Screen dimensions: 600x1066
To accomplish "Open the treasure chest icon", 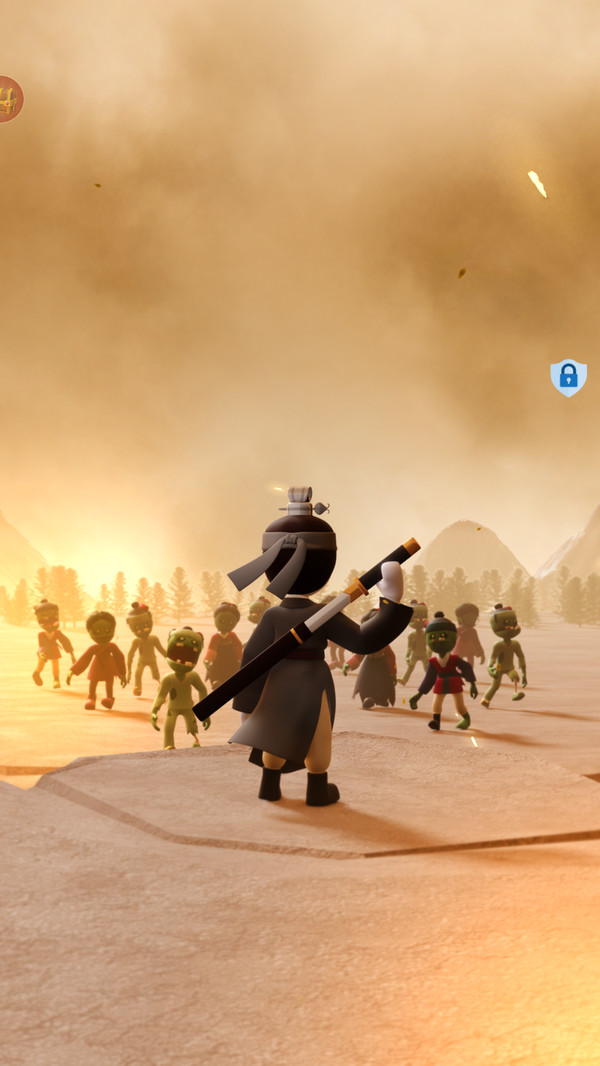I will (x=9, y=99).
